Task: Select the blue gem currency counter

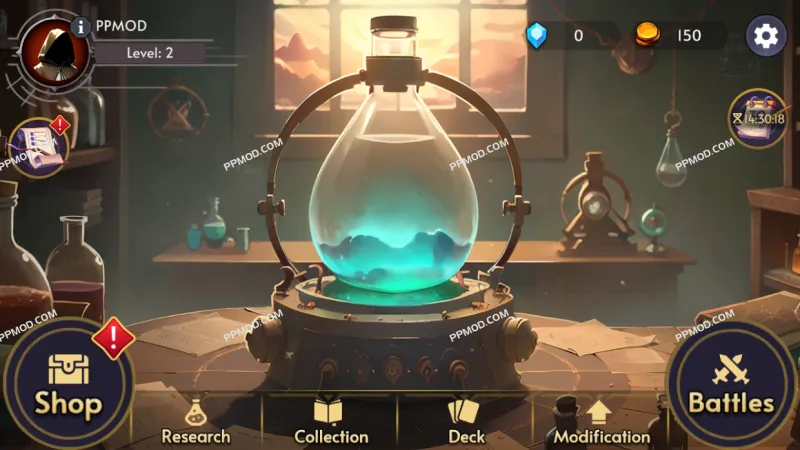Action: click(560, 36)
